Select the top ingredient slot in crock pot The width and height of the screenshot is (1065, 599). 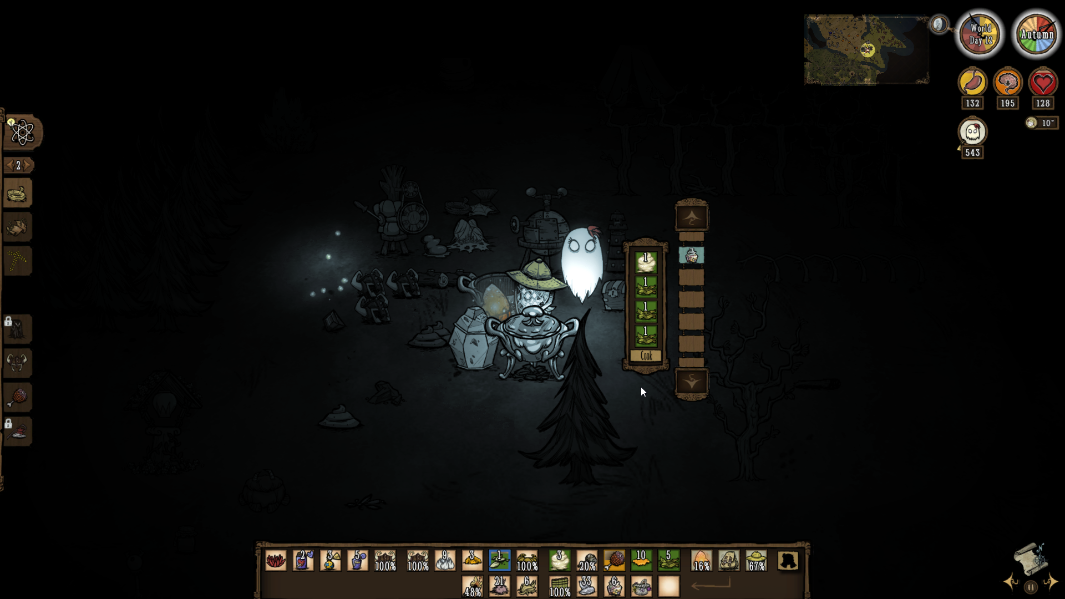click(x=645, y=262)
